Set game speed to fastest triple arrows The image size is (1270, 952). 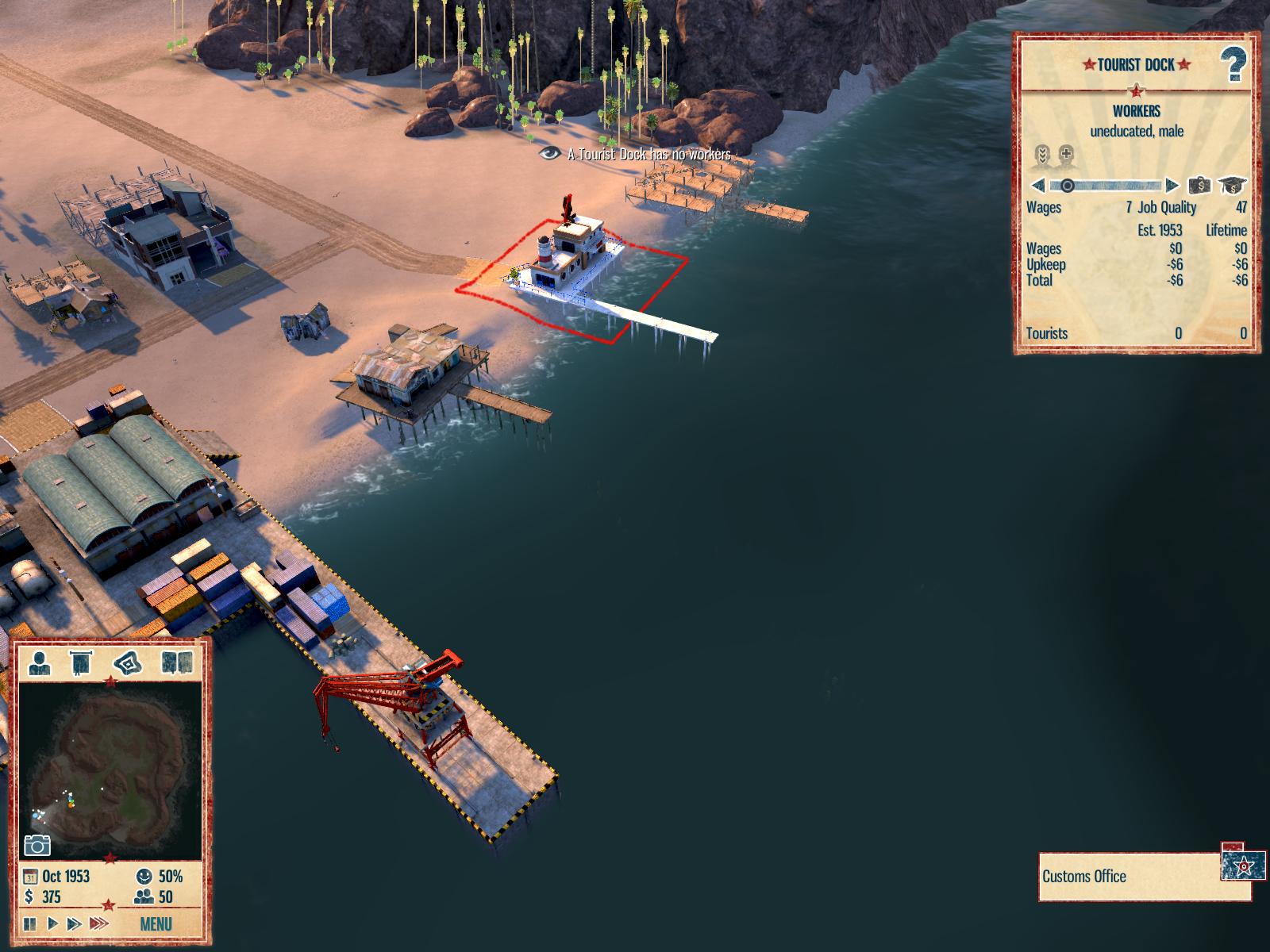coord(98,923)
